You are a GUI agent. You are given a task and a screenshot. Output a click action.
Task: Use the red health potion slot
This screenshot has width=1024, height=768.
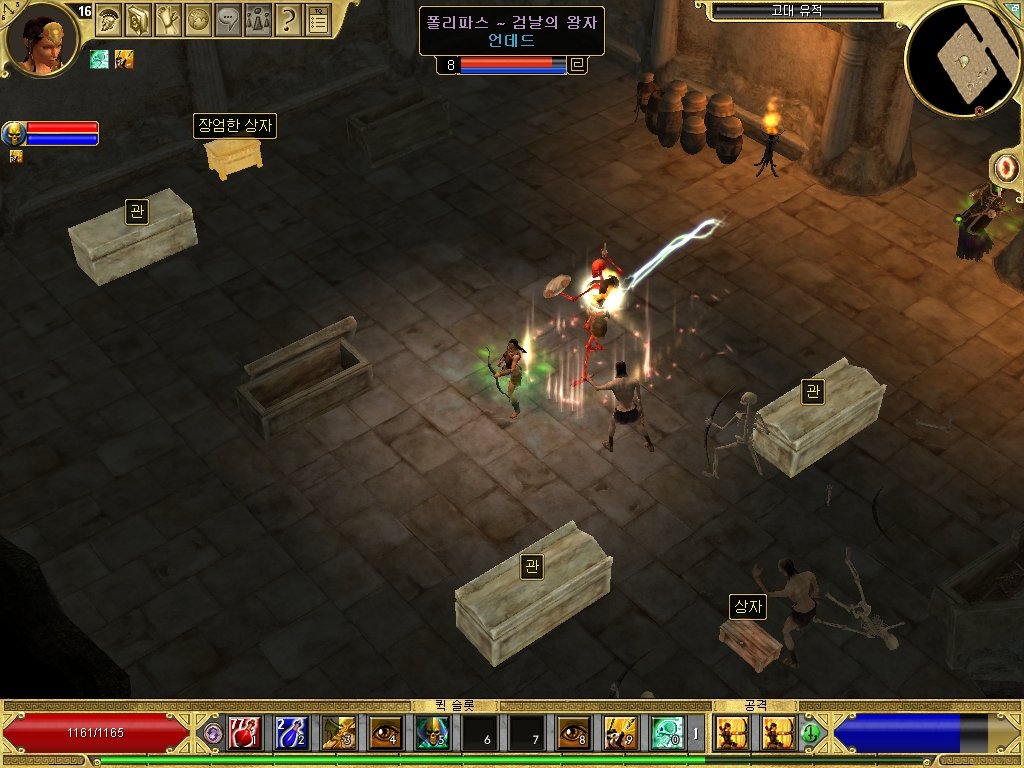coord(244,734)
